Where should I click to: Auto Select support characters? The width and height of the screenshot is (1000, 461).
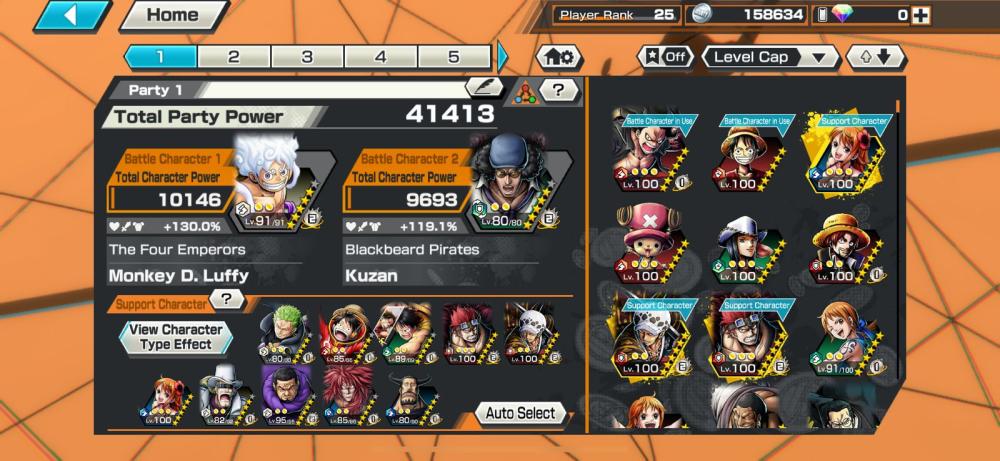(x=520, y=413)
